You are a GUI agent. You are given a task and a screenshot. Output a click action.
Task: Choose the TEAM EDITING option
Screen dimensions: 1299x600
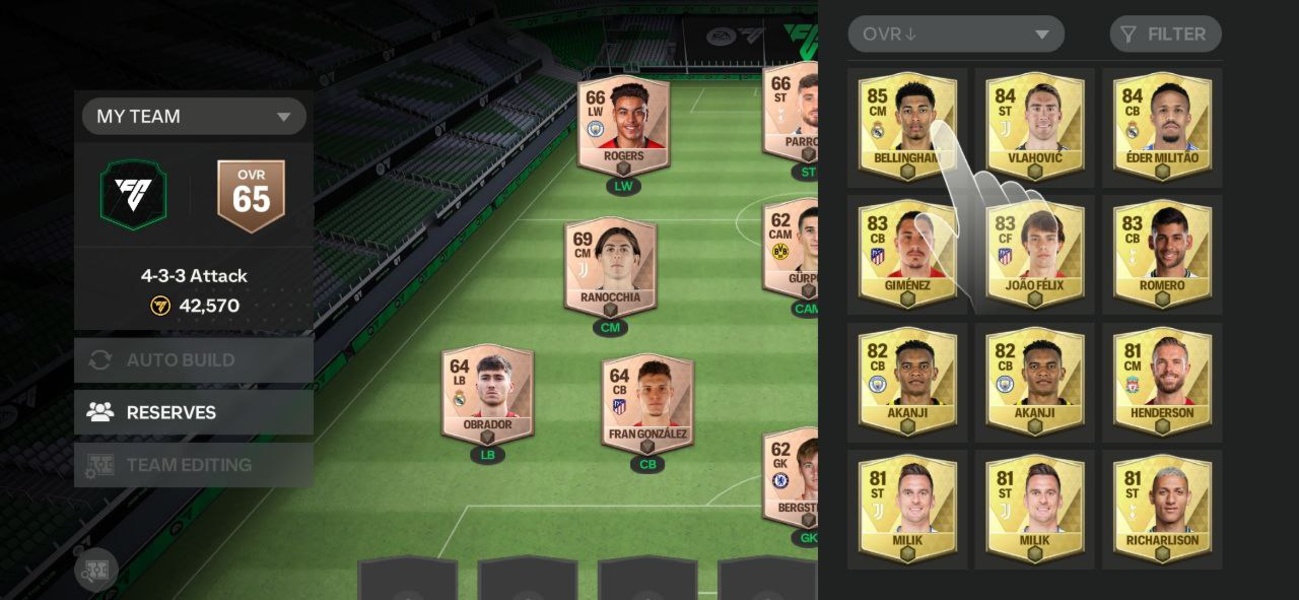[x=194, y=465]
